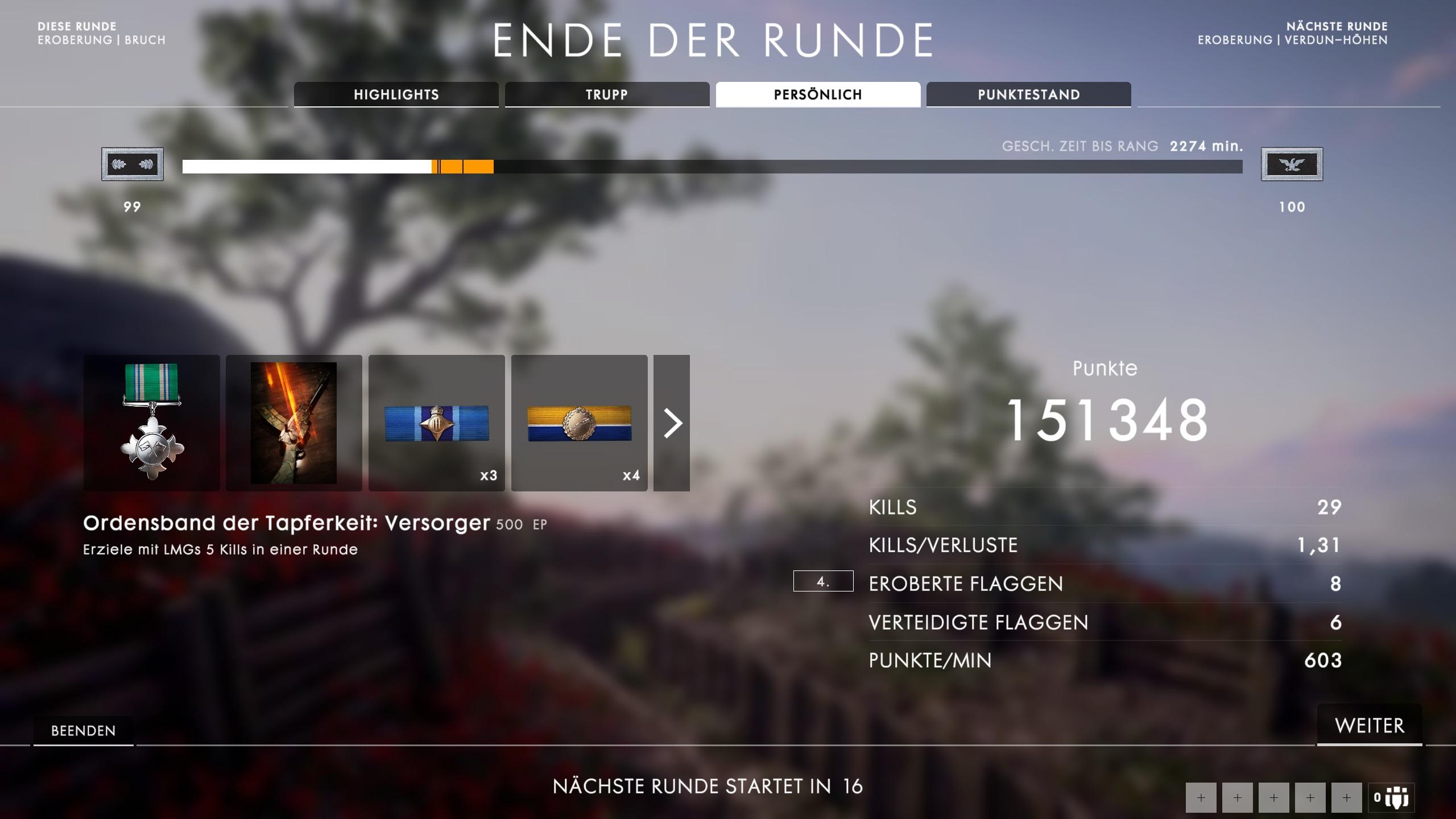Viewport: 1456px width, 819px height.
Task: Select the rank 99 insignia badge
Action: pyautogui.click(x=132, y=164)
